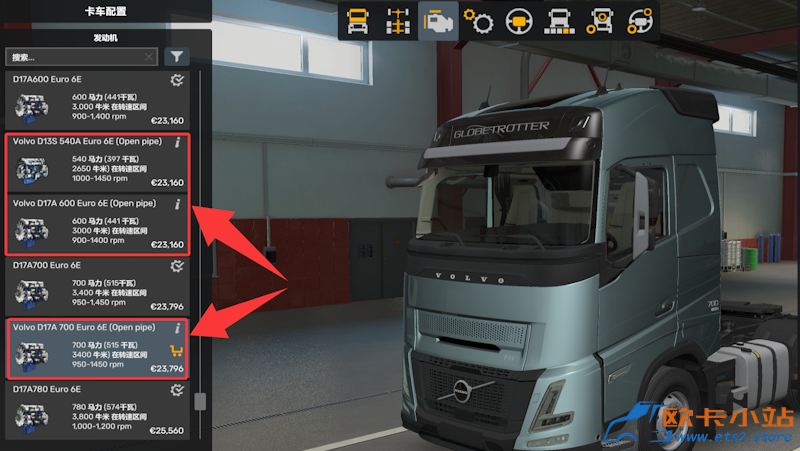This screenshot has height=451, width=800.
Task: Open the engine category tab
Action: click(x=435, y=21)
